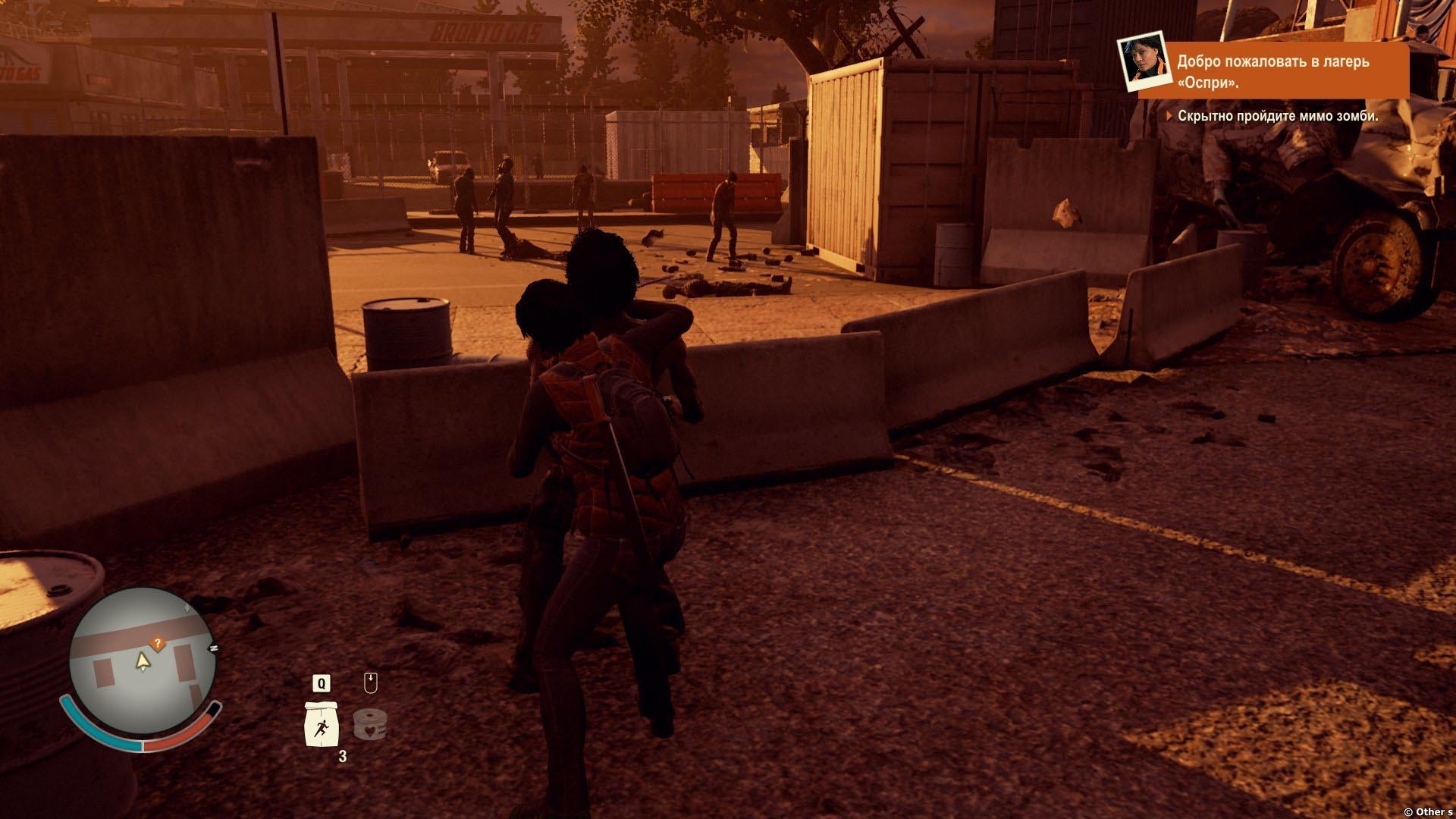Open the mission banner with character portrait
This screenshot has width=1456, height=819.
(1263, 70)
